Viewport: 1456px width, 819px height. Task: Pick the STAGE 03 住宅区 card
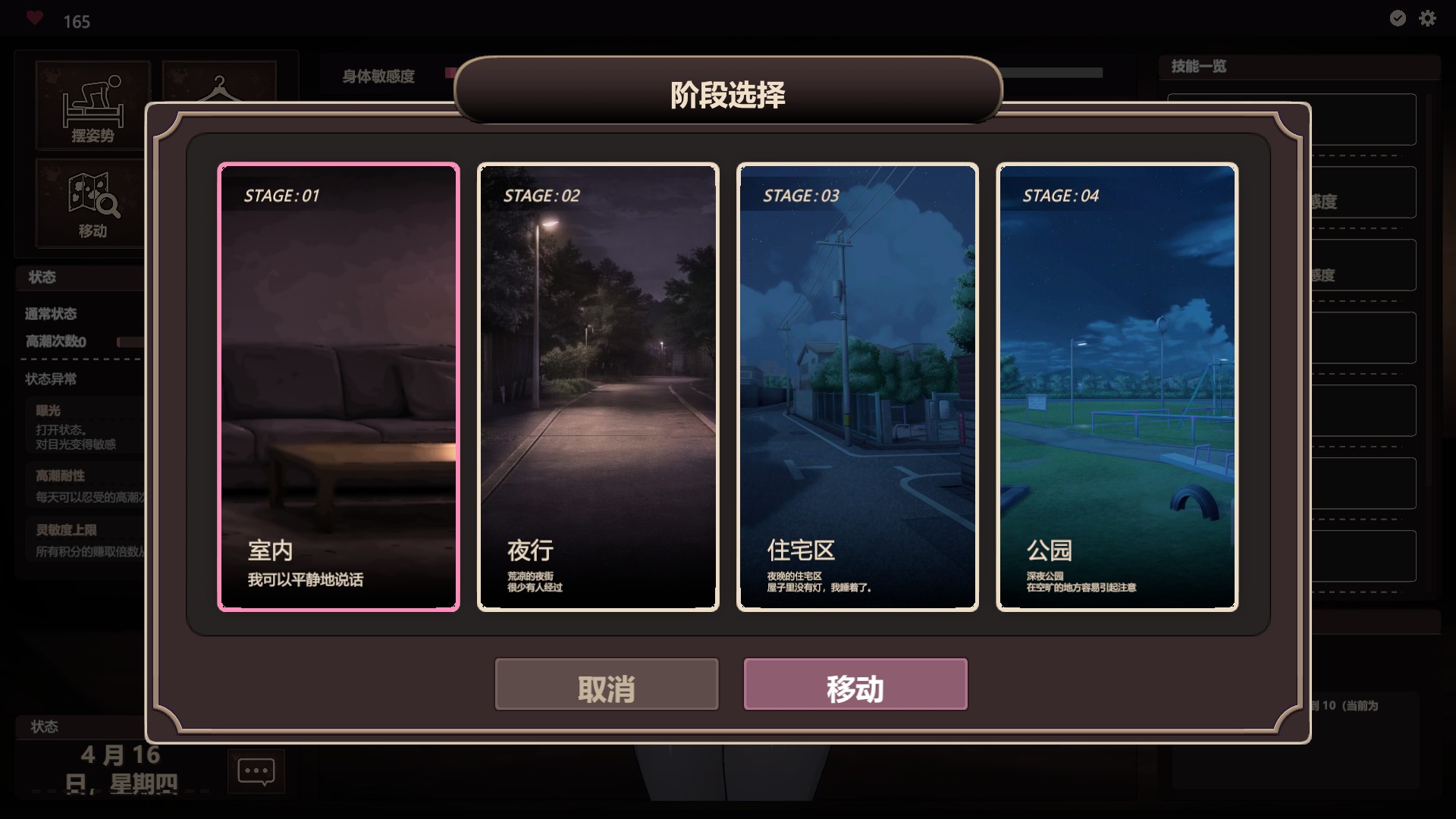coord(857,387)
